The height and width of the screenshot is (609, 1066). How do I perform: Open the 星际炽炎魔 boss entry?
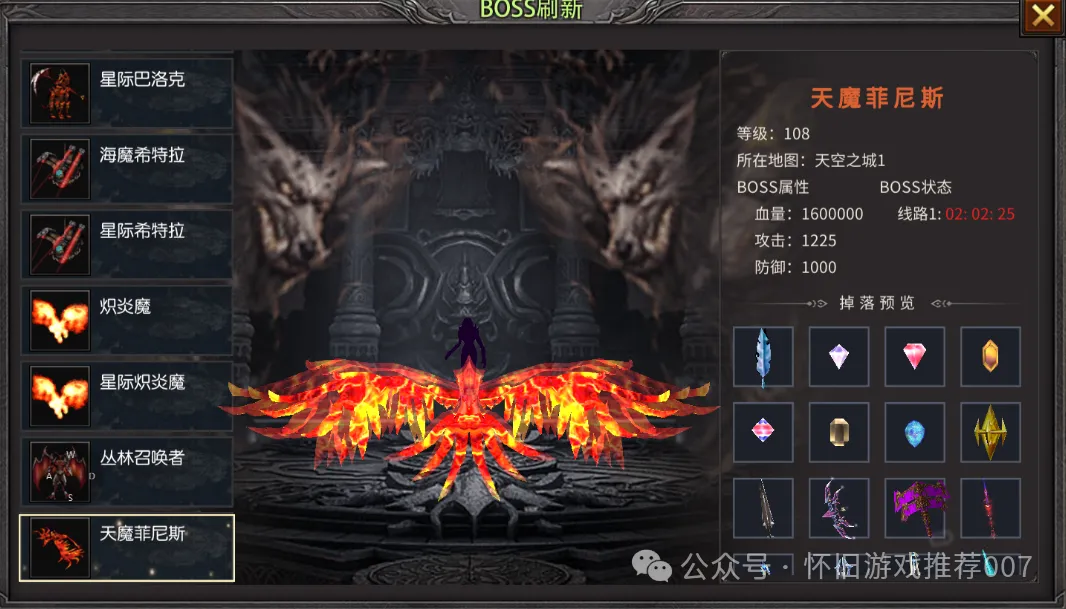pos(127,395)
